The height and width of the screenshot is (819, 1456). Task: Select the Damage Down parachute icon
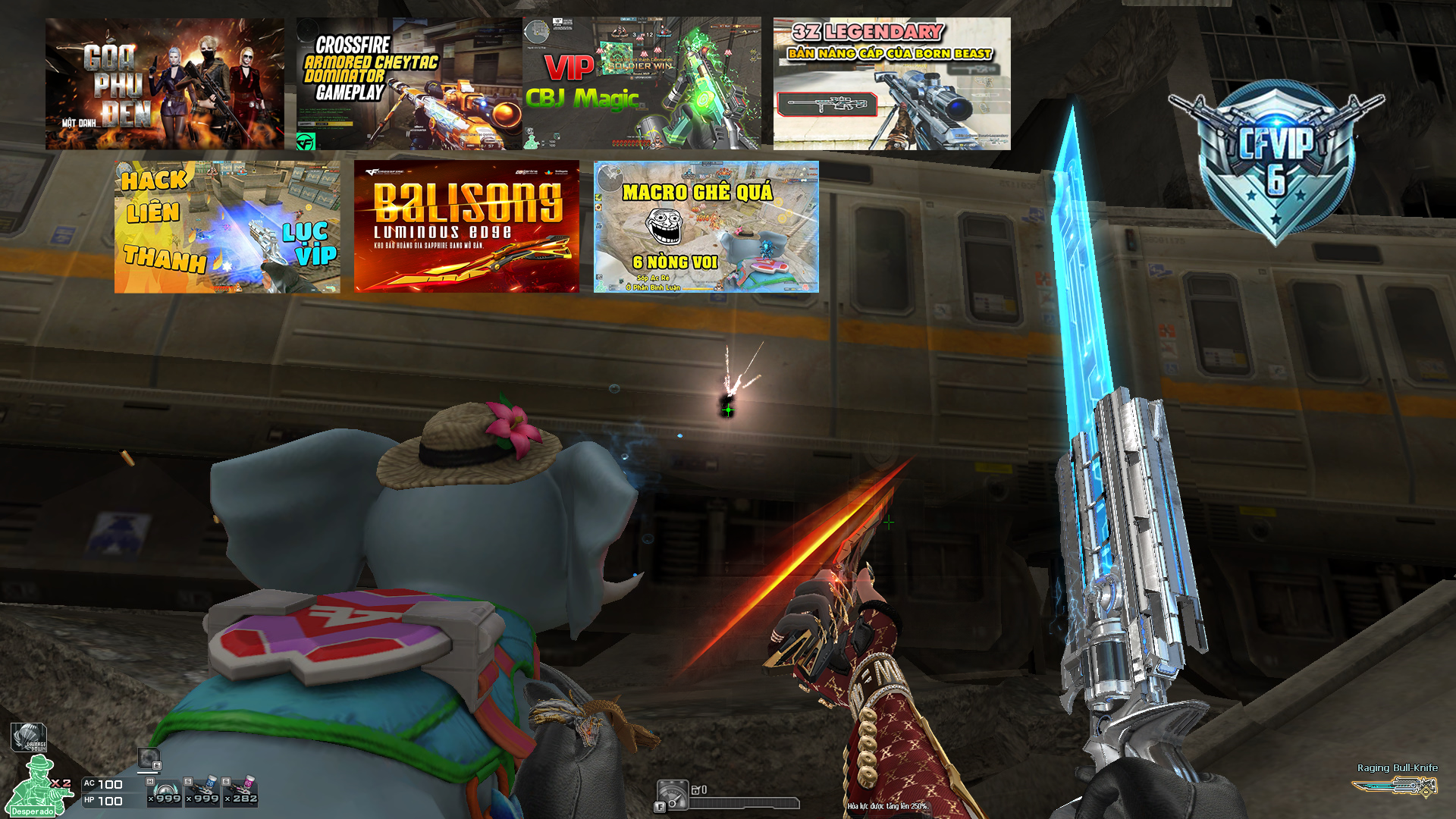[29, 737]
